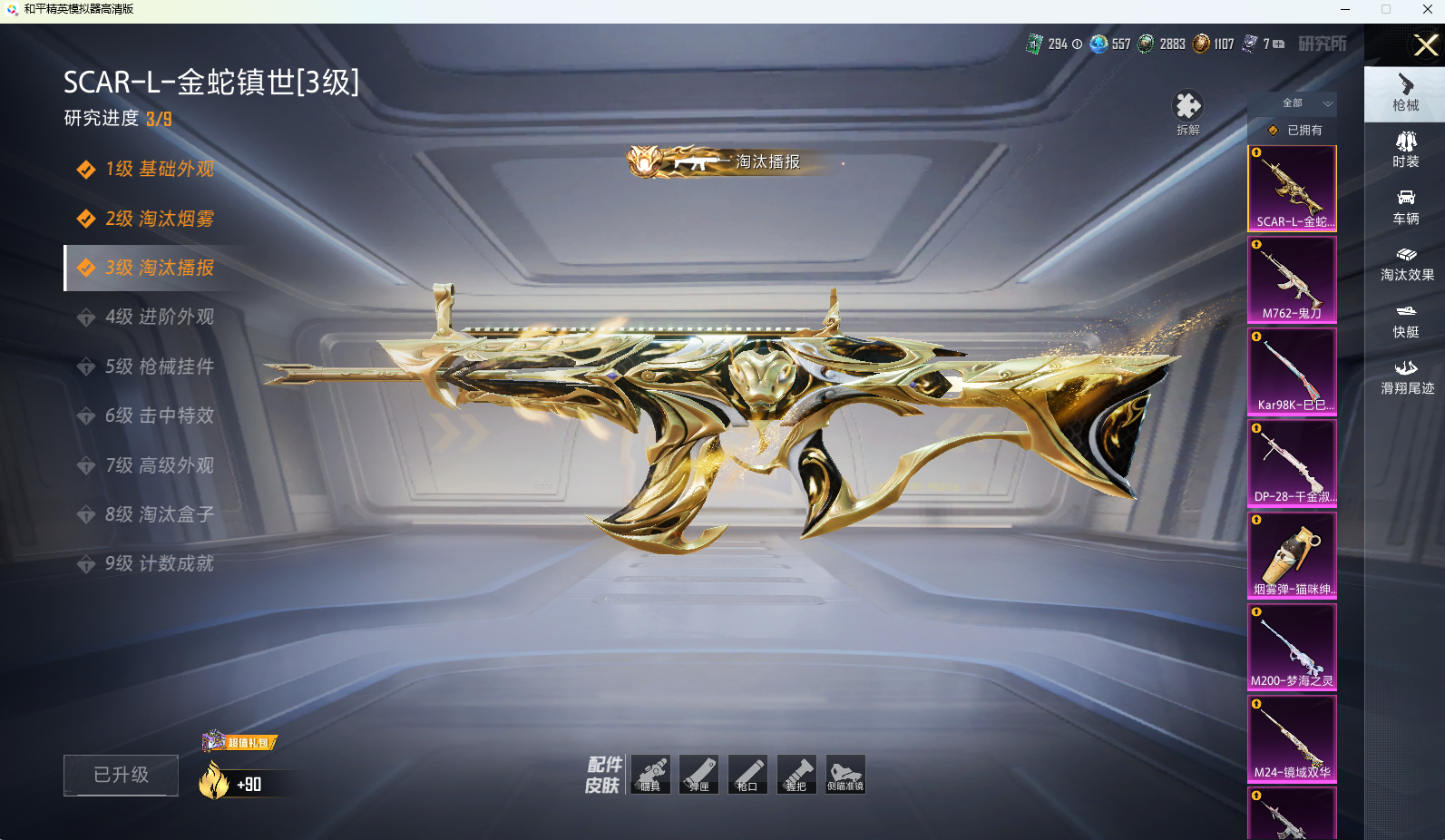Viewport: 1445px width, 840px height.
Task: Select the 1级 基础外观 level entry
Action: (159, 170)
